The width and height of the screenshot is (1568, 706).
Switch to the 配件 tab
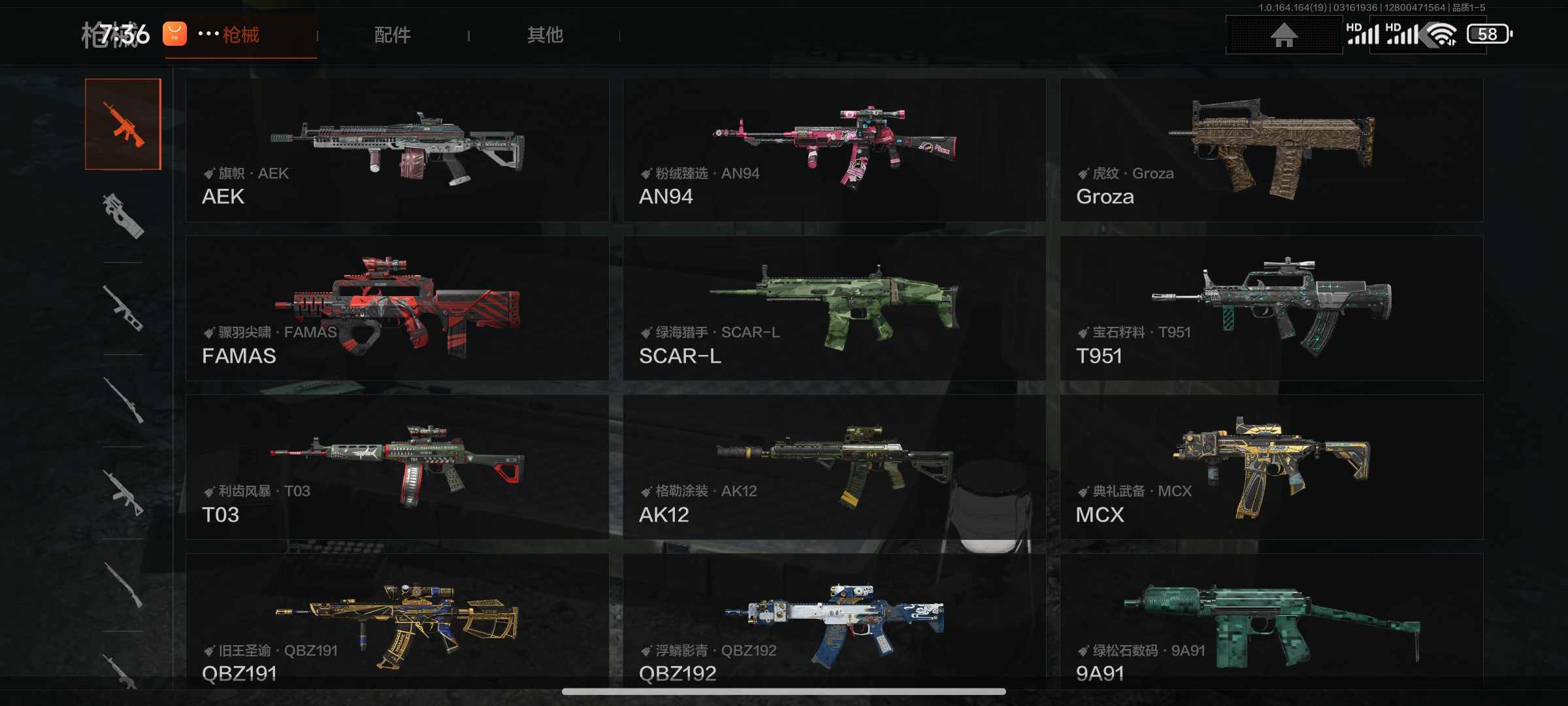[x=392, y=35]
